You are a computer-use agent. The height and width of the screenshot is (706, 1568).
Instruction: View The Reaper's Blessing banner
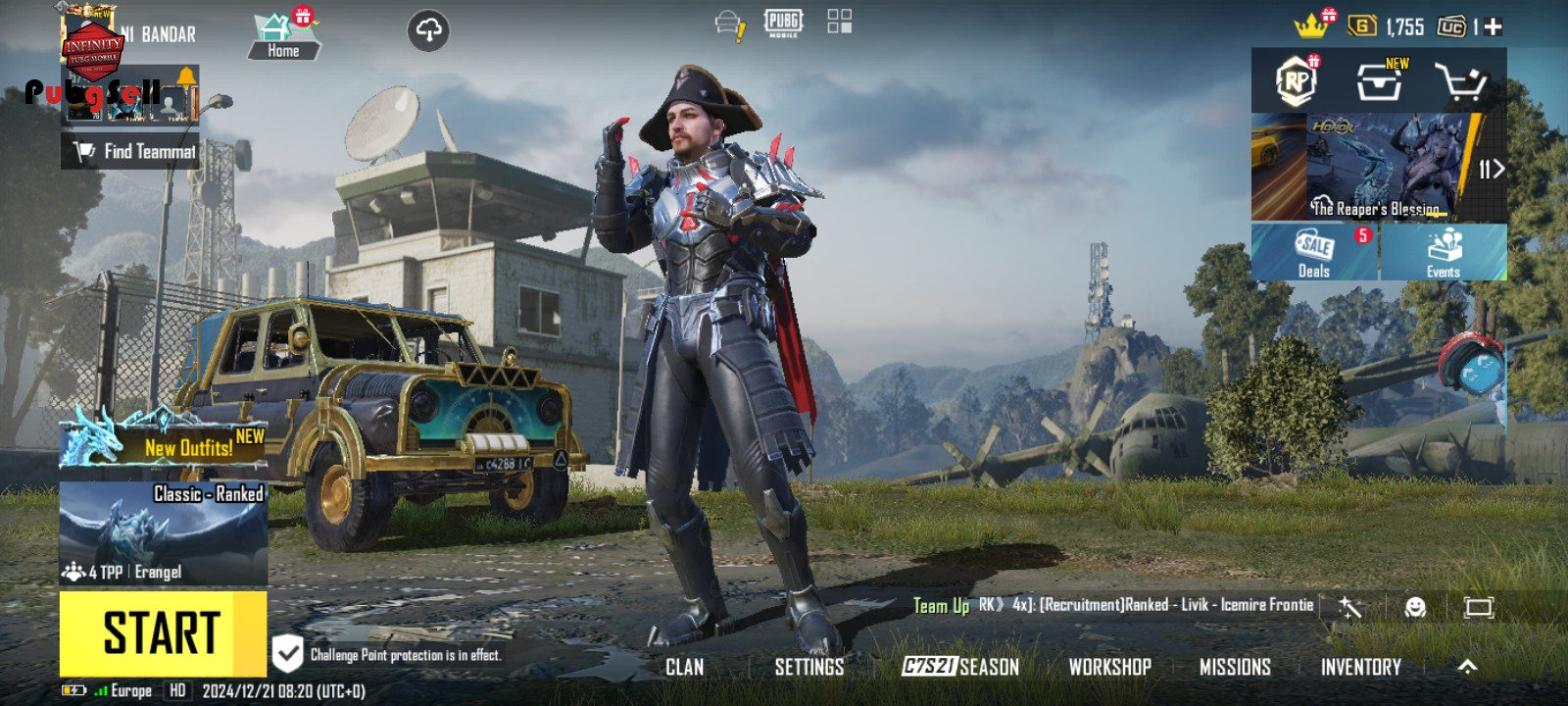tap(1379, 167)
